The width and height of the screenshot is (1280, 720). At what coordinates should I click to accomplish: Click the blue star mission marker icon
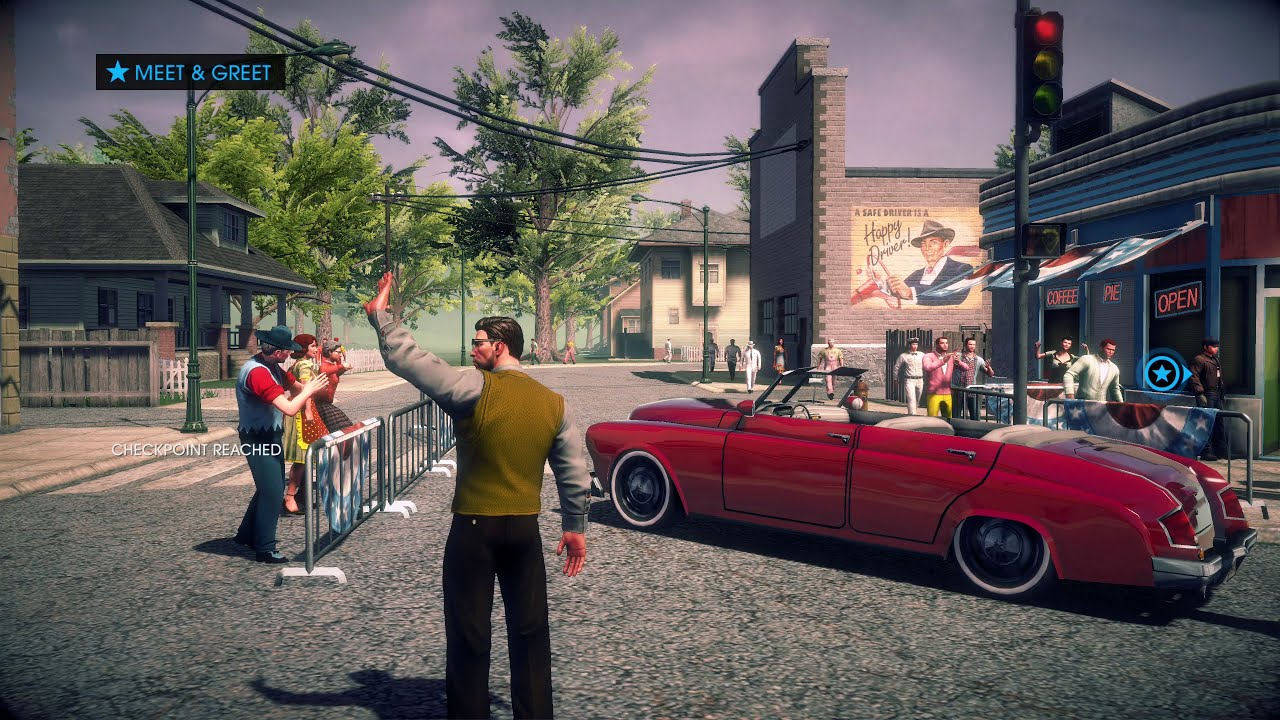1163,375
